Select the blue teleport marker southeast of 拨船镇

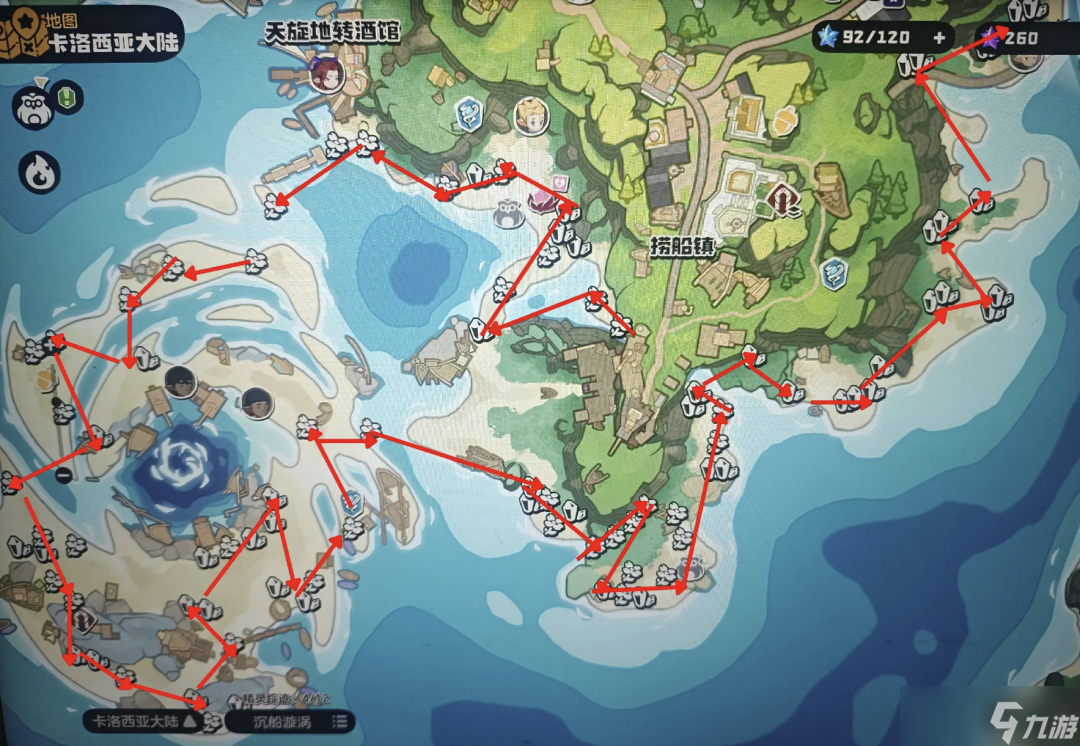(833, 271)
